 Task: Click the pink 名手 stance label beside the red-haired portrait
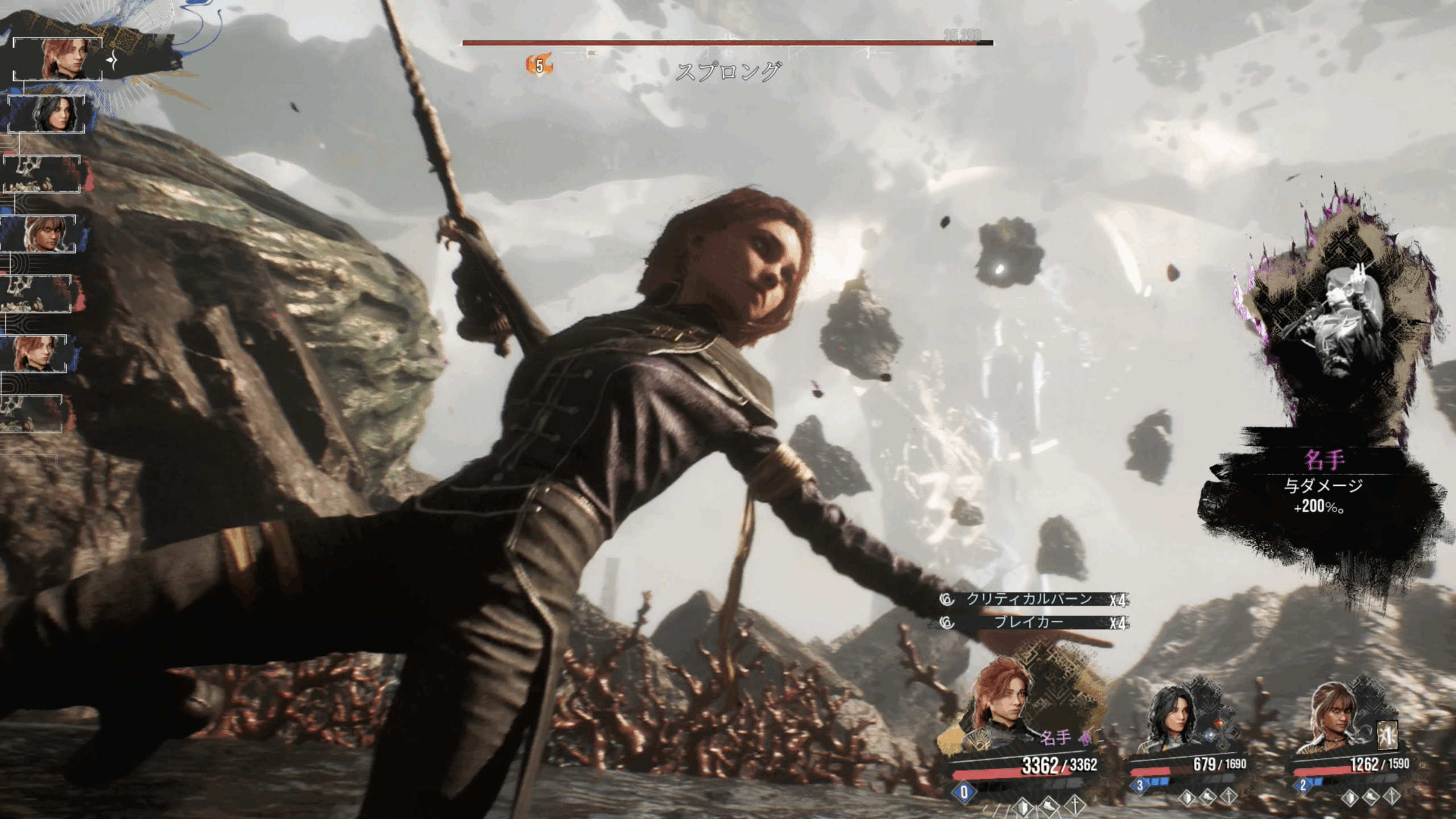(x=1056, y=738)
